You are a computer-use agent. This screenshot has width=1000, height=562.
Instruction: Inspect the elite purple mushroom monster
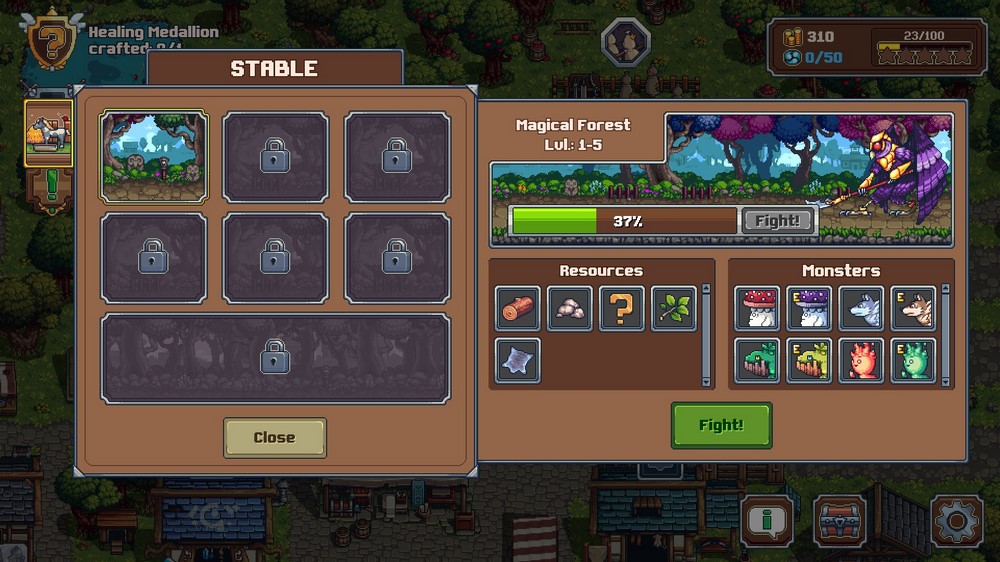809,309
